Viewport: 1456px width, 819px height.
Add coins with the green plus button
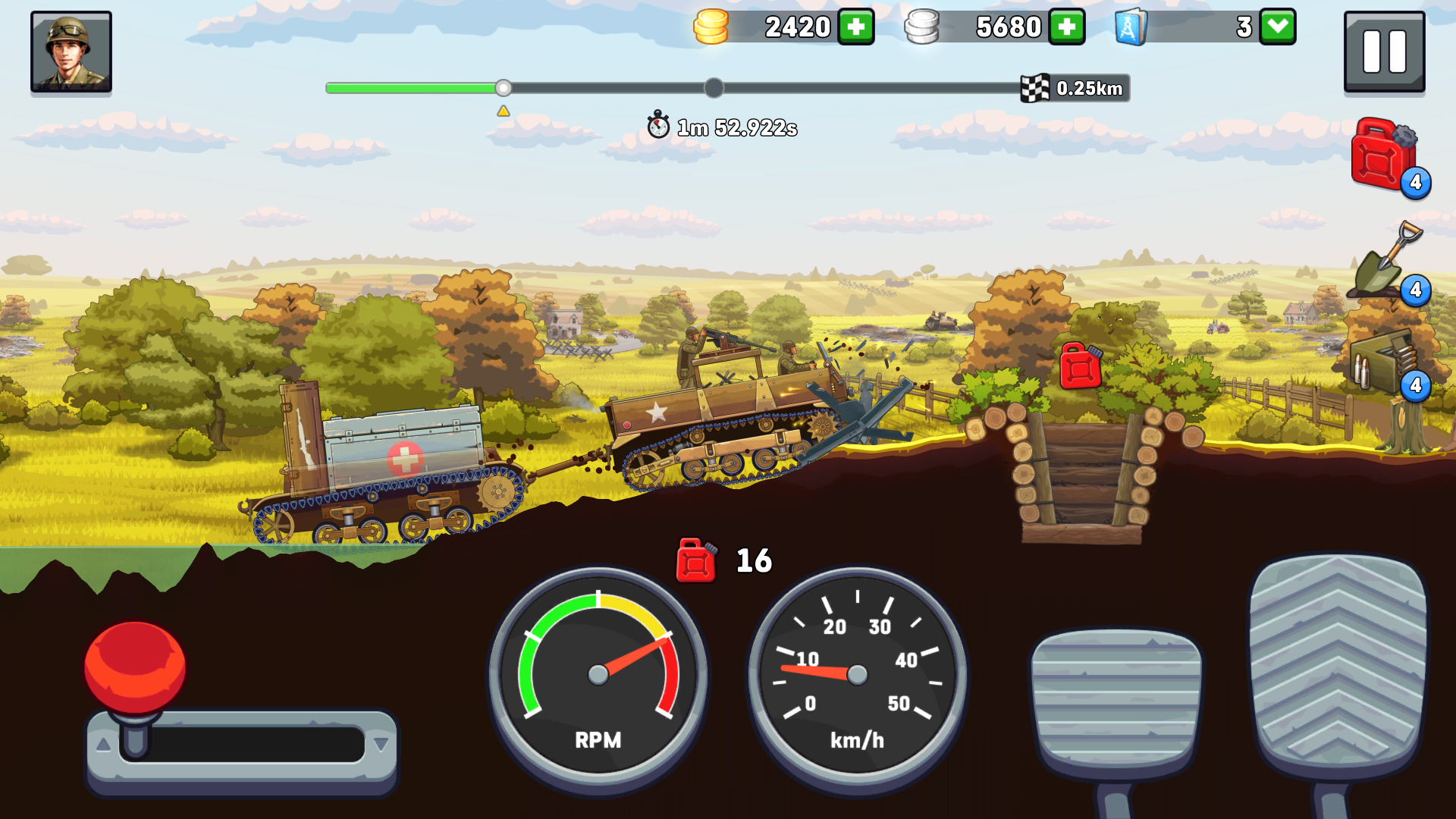pyautogui.click(x=855, y=27)
